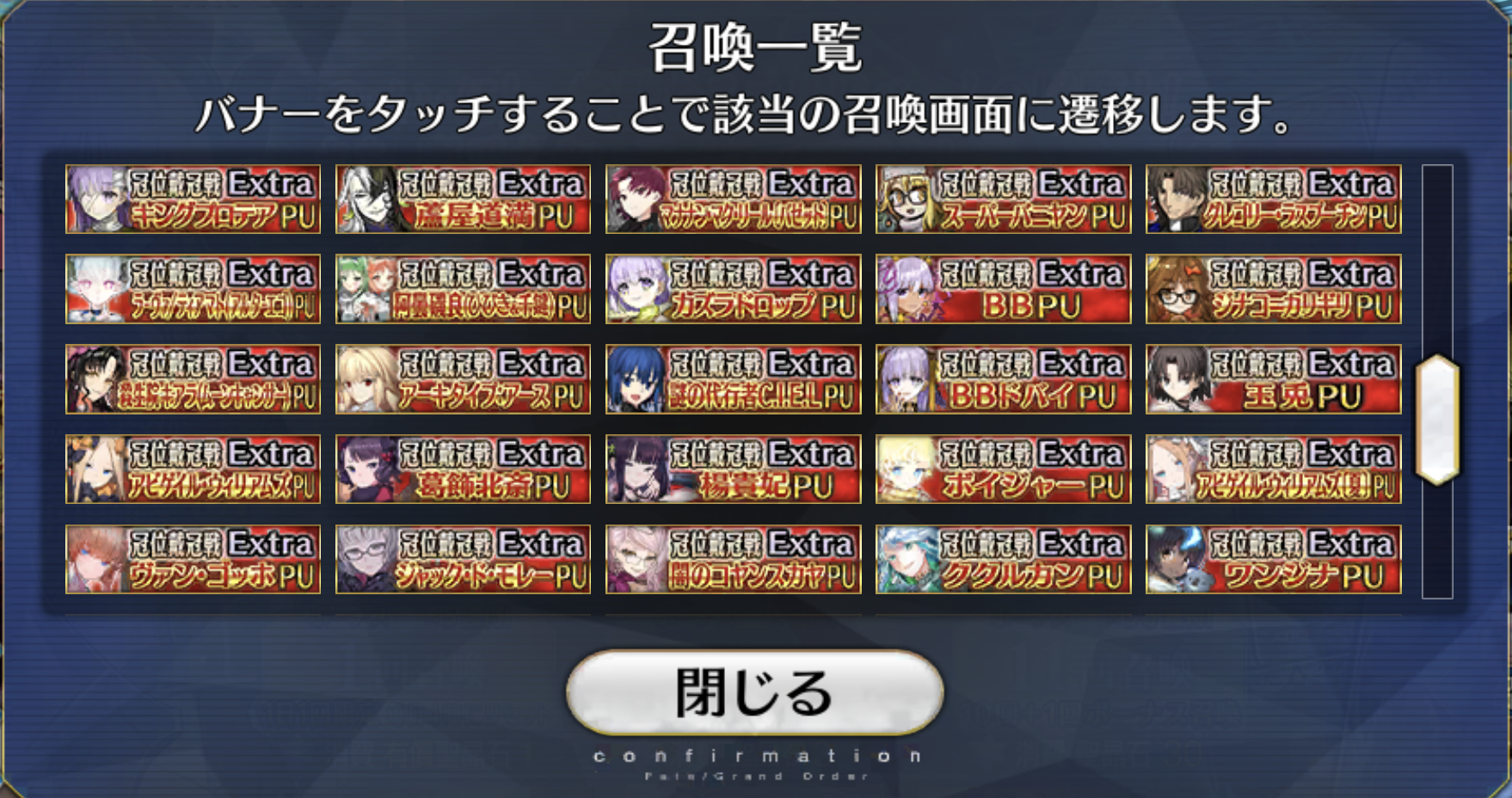Open the 玉兎 PU banner
The height and width of the screenshot is (798, 1512).
1273,379
